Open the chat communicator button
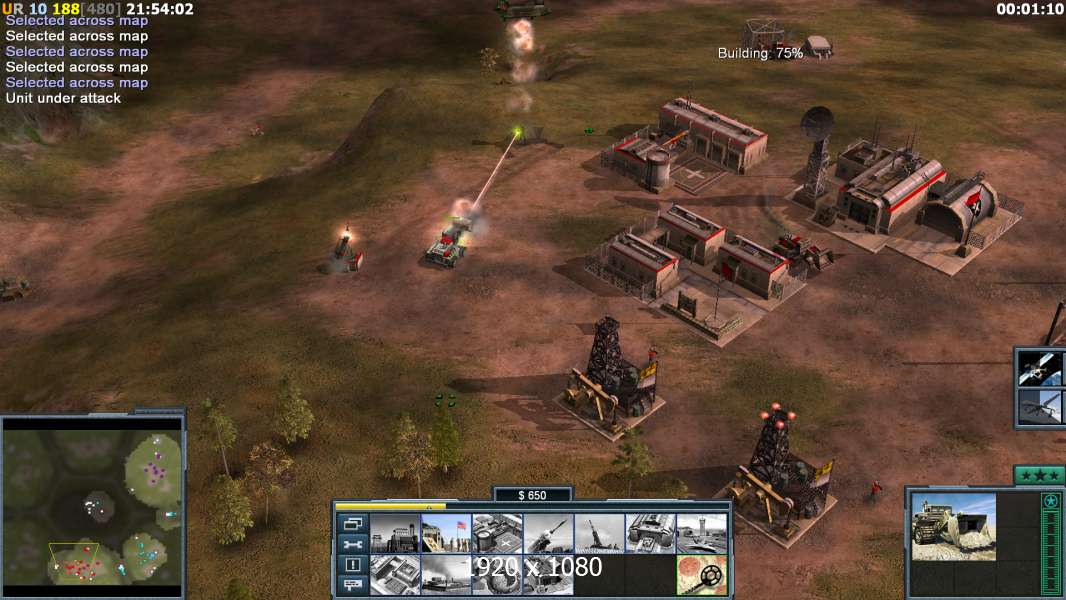The height and width of the screenshot is (600, 1066). pyautogui.click(x=351, y=586)
